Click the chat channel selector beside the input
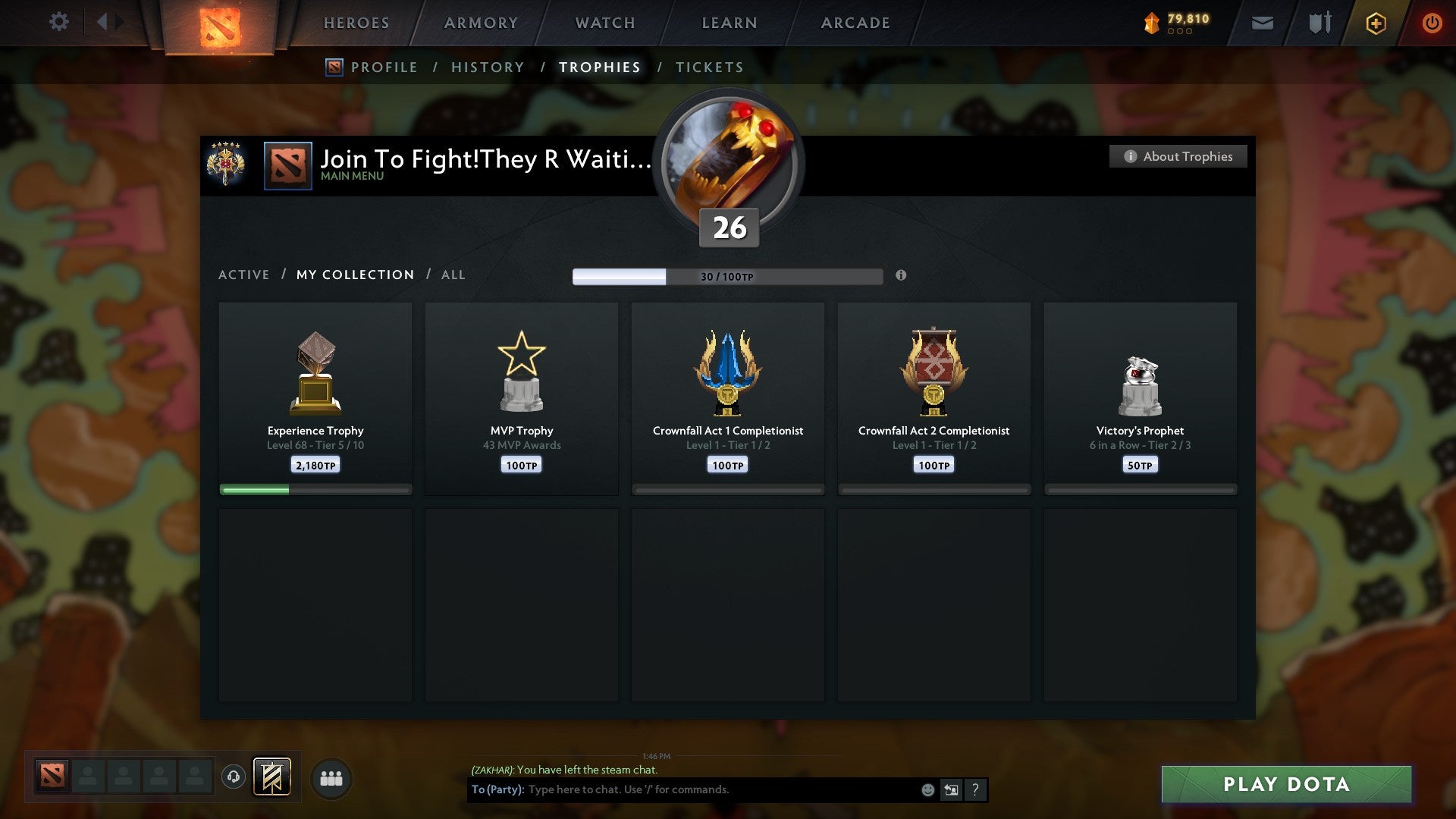The height and width of the screenshot is (819, 1456). click(950, 789)
